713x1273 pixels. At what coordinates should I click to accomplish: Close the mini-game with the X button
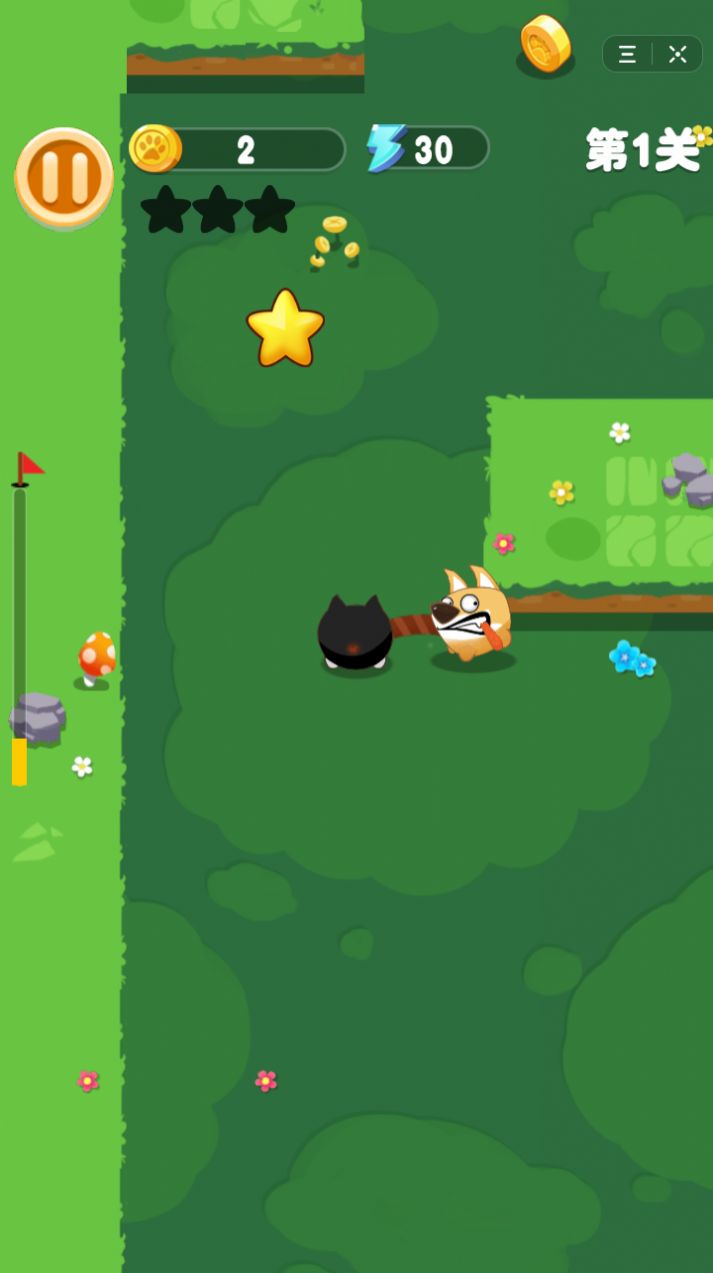pos(678,55)
